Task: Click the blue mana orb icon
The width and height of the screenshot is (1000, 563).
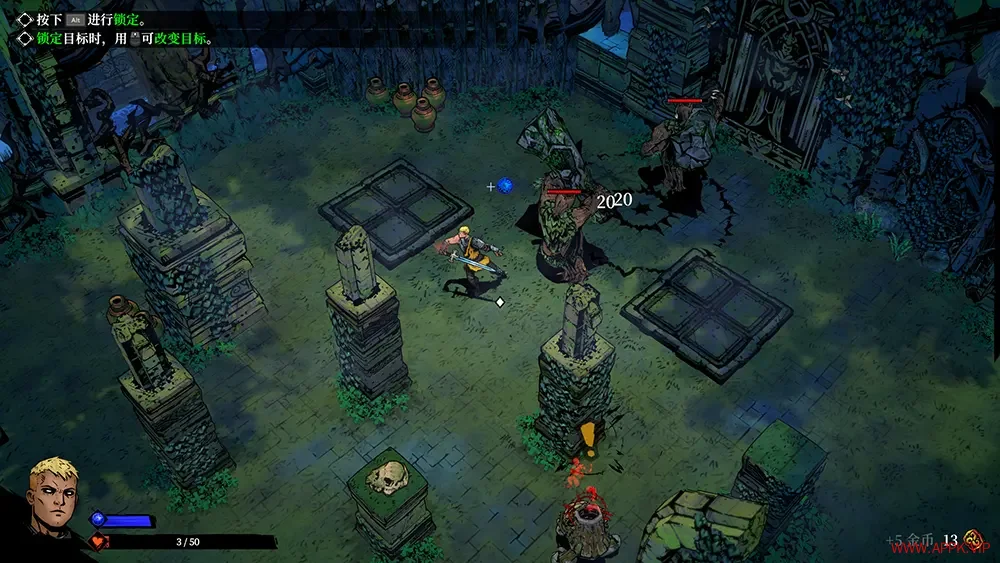Action: click(98, 519)
